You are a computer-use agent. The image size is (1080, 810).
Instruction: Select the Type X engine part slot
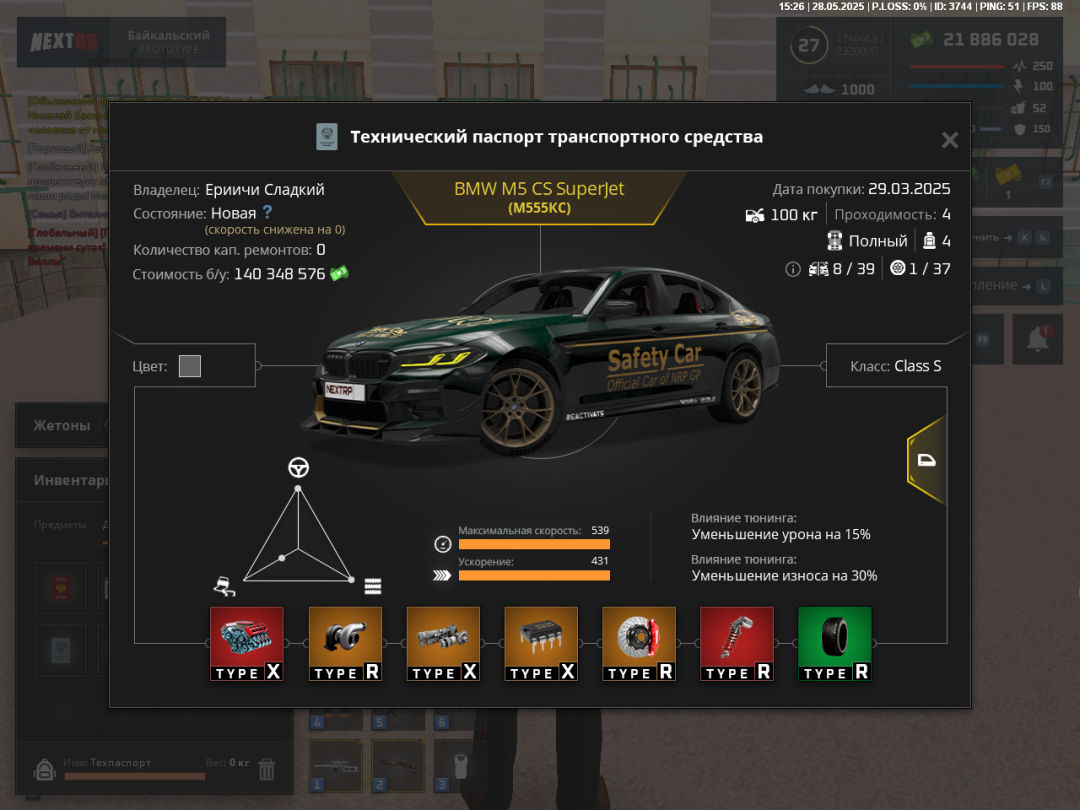[246, 644]
